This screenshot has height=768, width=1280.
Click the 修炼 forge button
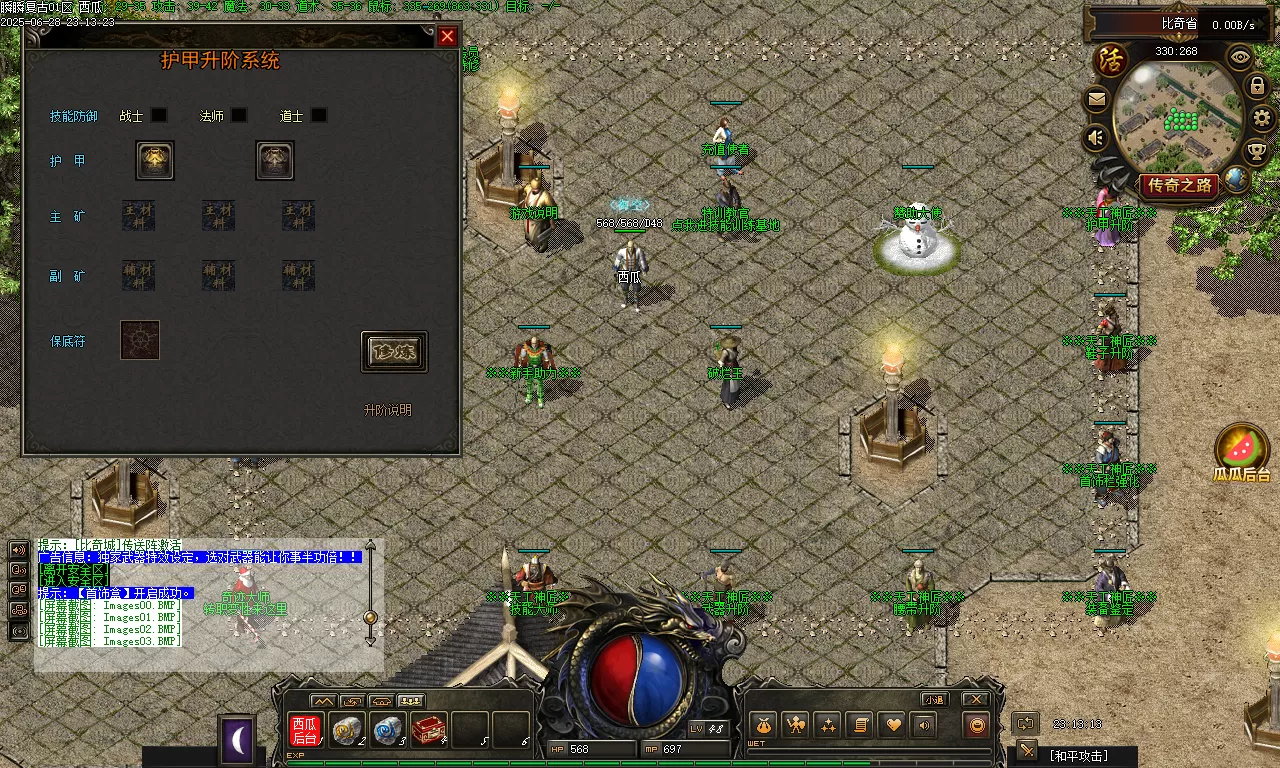(x=394, y=352)
